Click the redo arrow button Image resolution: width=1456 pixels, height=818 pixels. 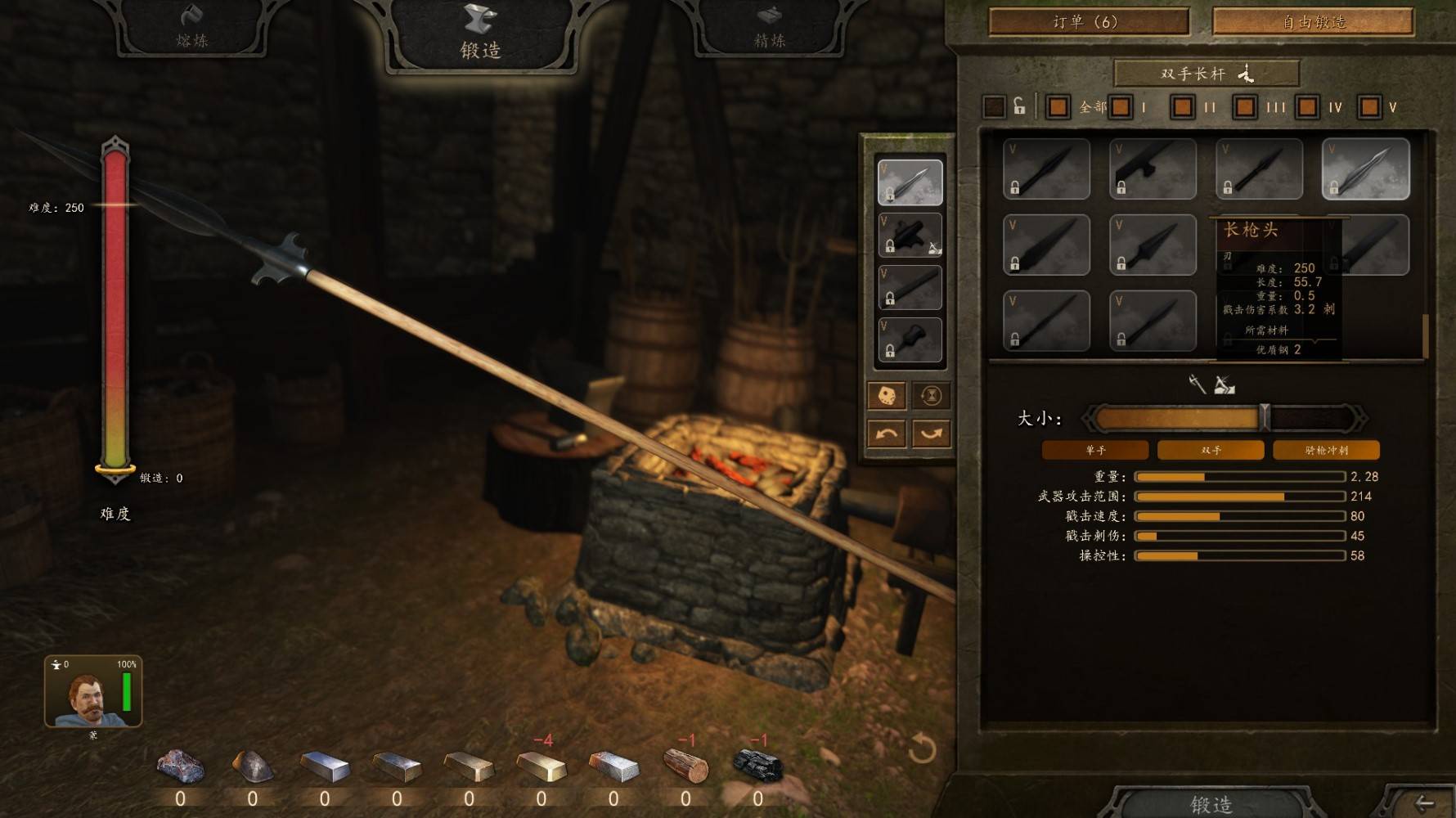click(x=931, y=434)
